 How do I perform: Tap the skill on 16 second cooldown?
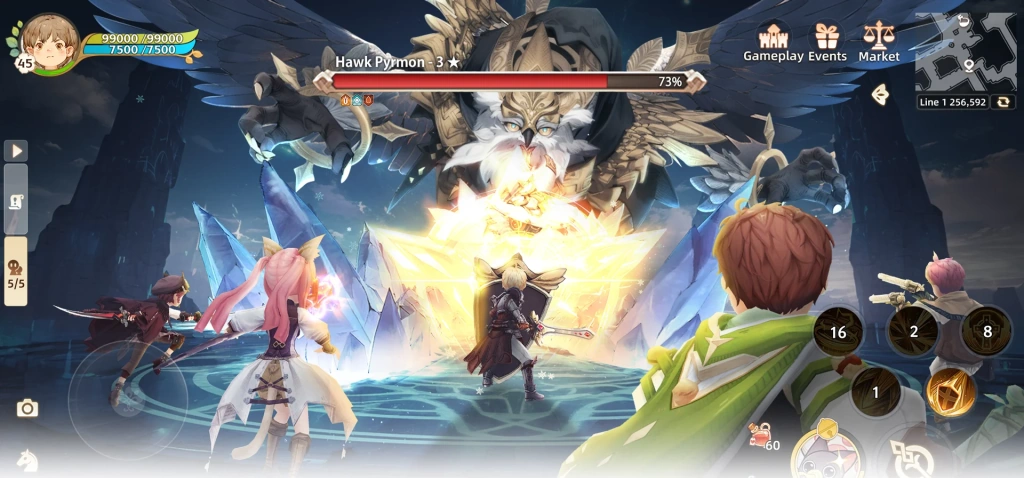pos(838,332)
